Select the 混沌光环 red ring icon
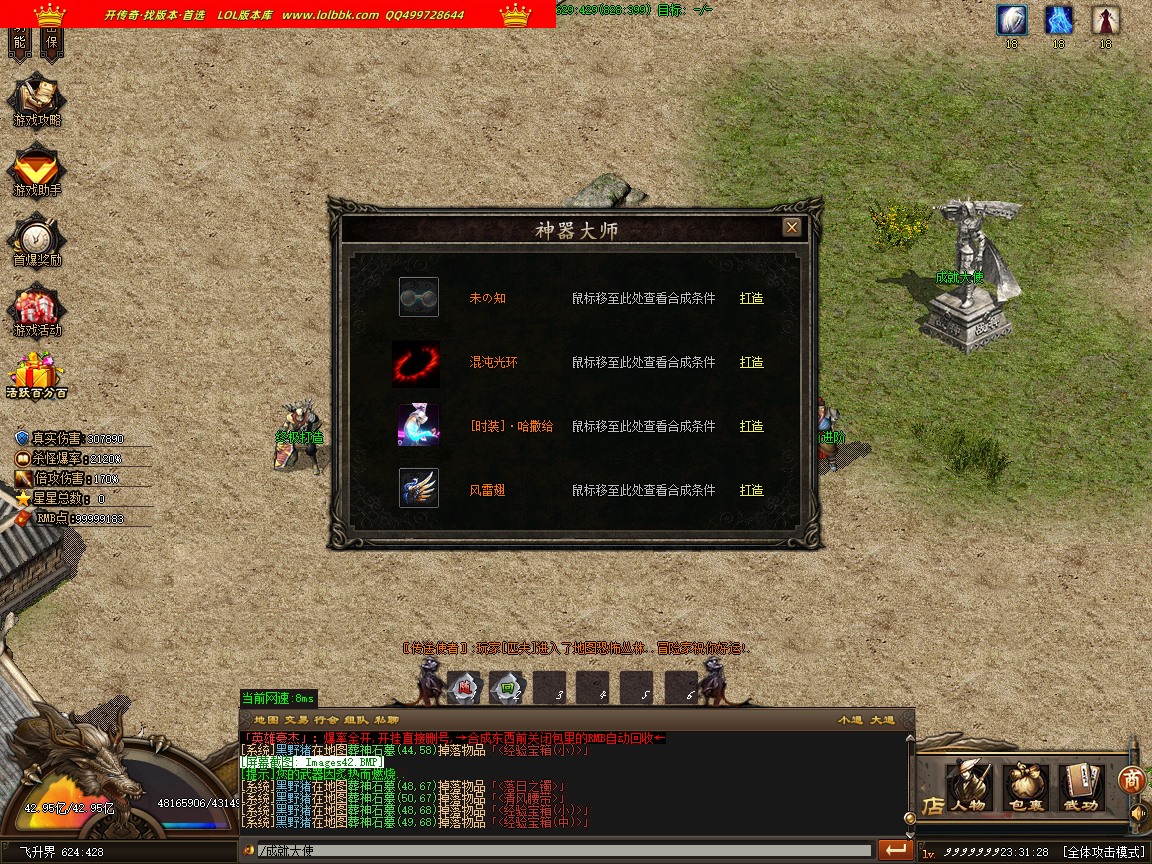1152x864 pixels. click(x=417, y=363)
